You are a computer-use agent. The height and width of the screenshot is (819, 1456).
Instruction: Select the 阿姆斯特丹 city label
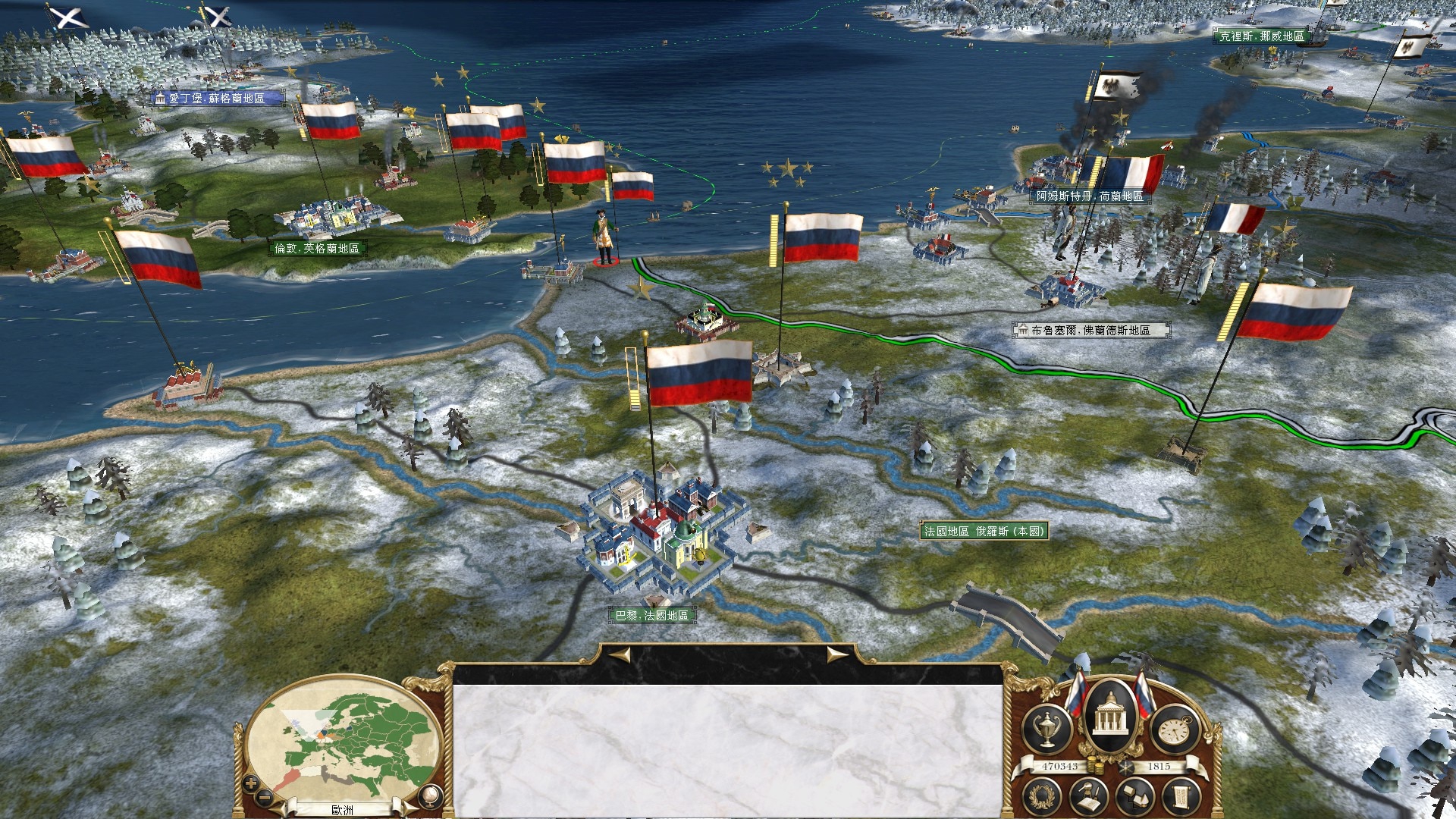click(x=1090, y=196)
